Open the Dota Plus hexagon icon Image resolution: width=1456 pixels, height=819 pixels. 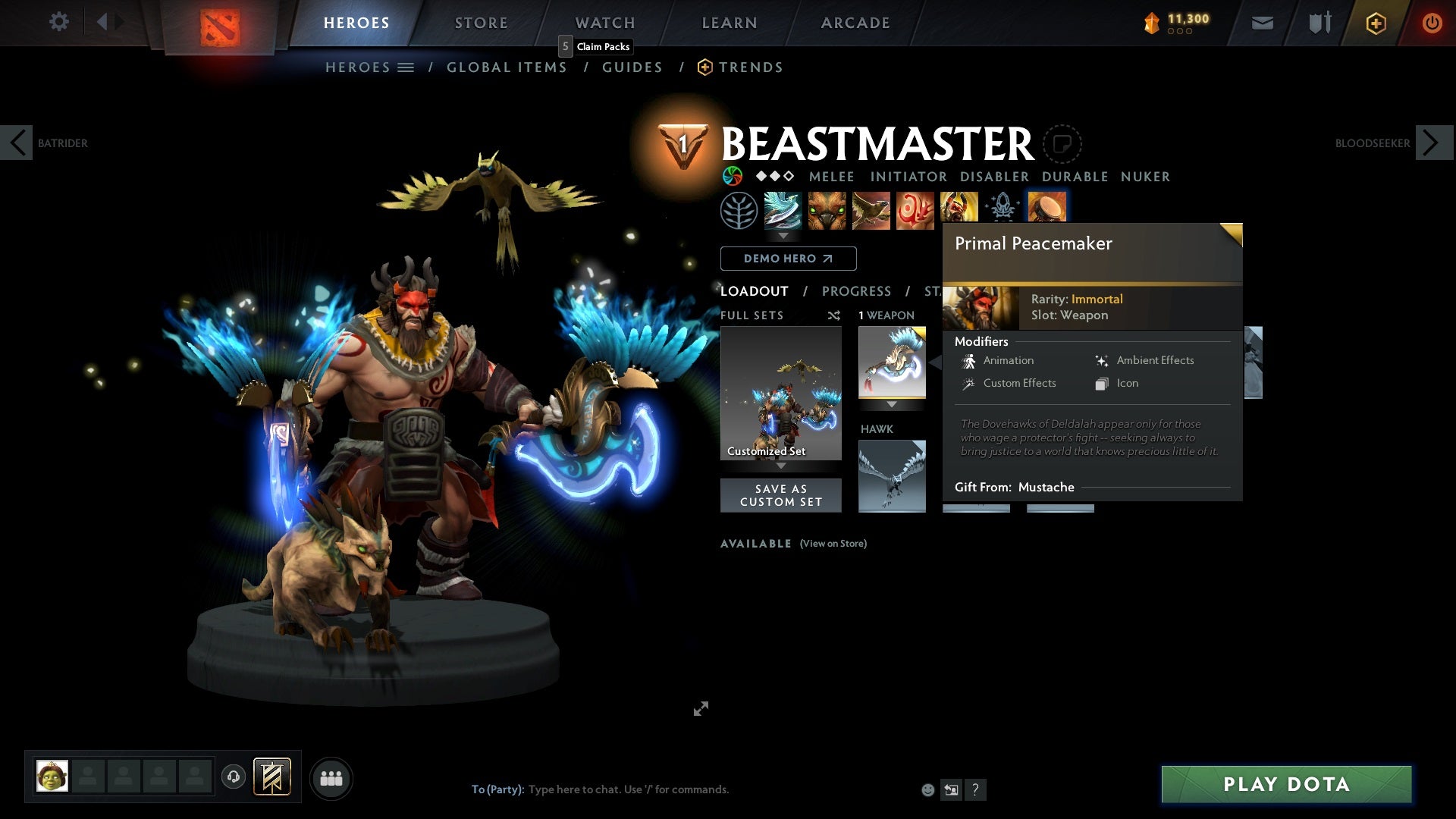pyautogui.click(x=1375, y=23)
